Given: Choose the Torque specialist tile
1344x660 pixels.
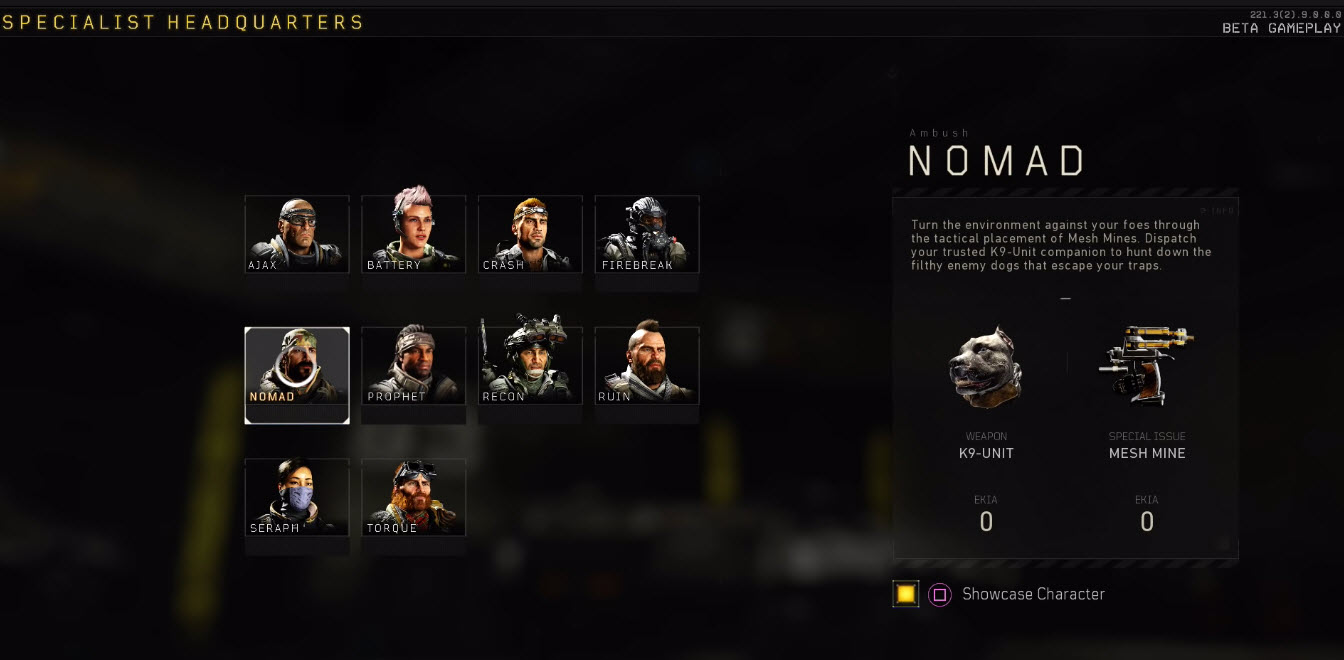Looking at the screenshot, I should pyautogui.click(x=413, y=497).
